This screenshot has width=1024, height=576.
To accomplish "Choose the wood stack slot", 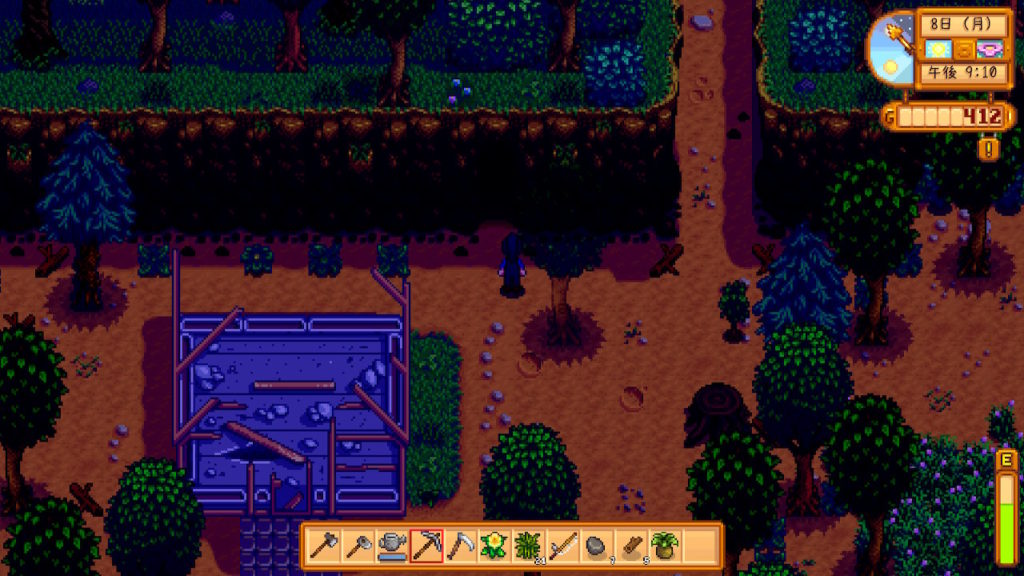I will [x=630, y=546].
